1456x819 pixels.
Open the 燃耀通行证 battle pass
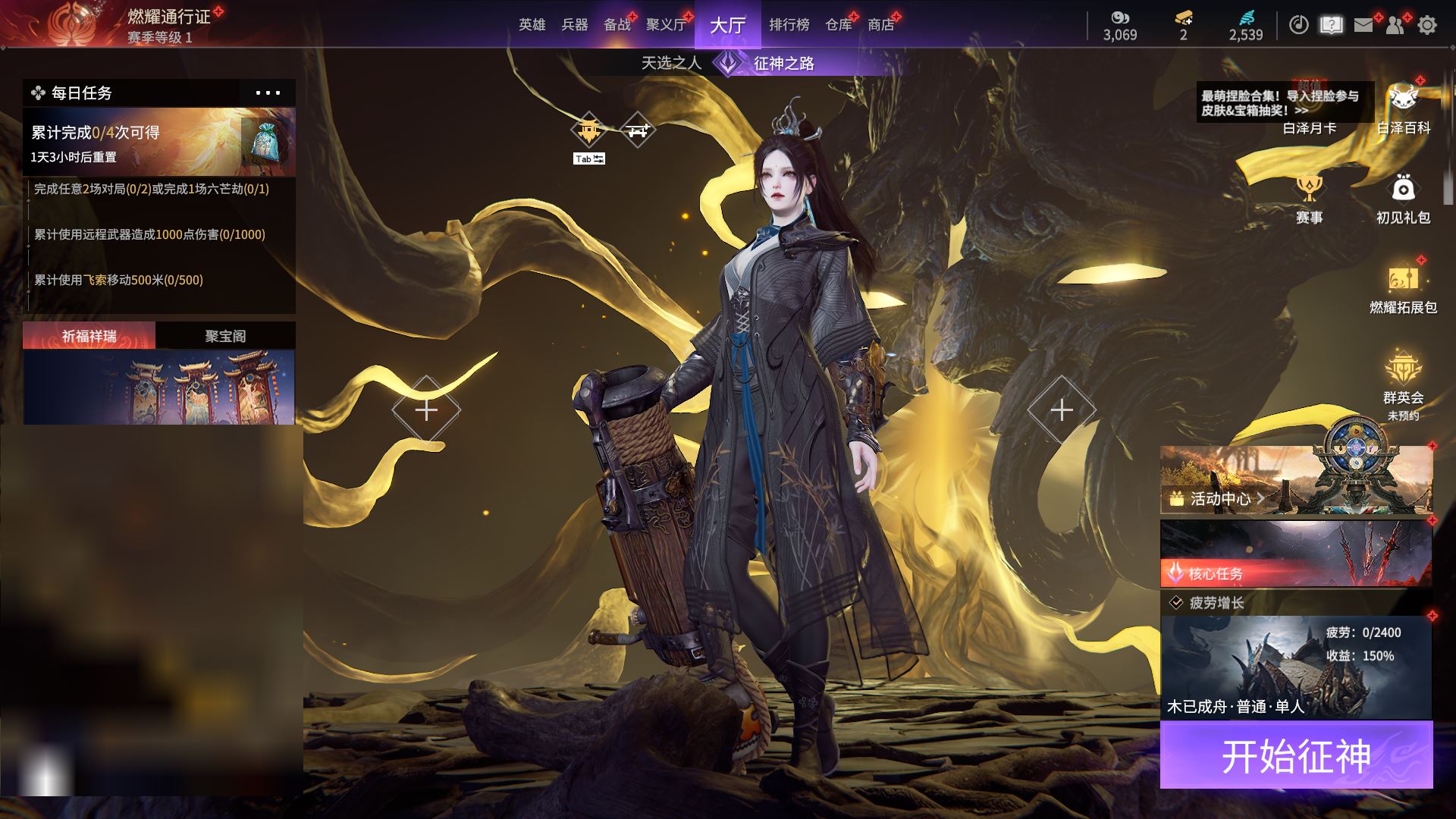point(168,17)
